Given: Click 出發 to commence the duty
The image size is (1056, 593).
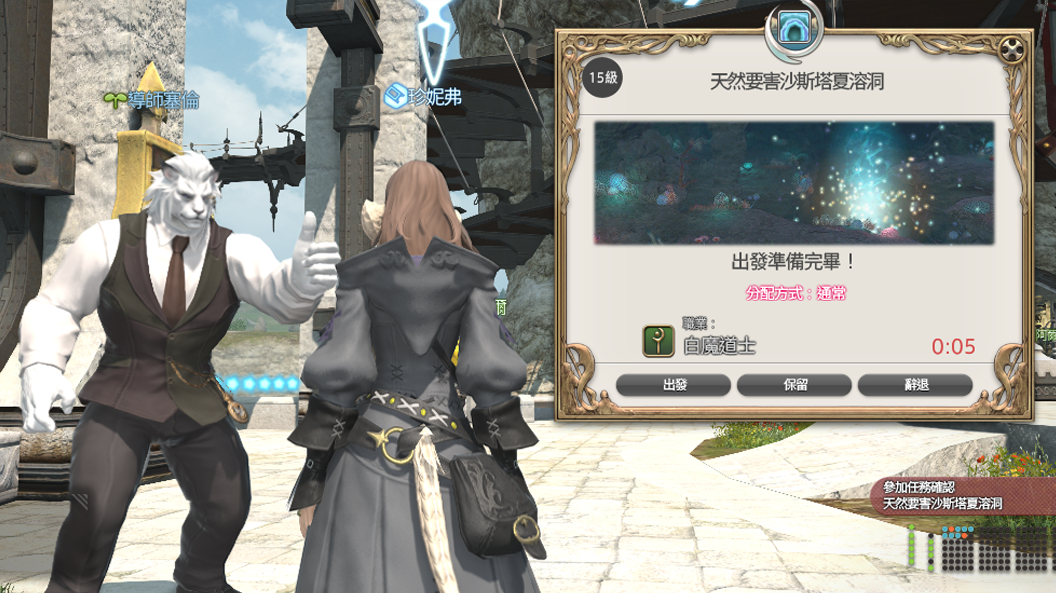Looking at the screenshot, I should point(674,385).
